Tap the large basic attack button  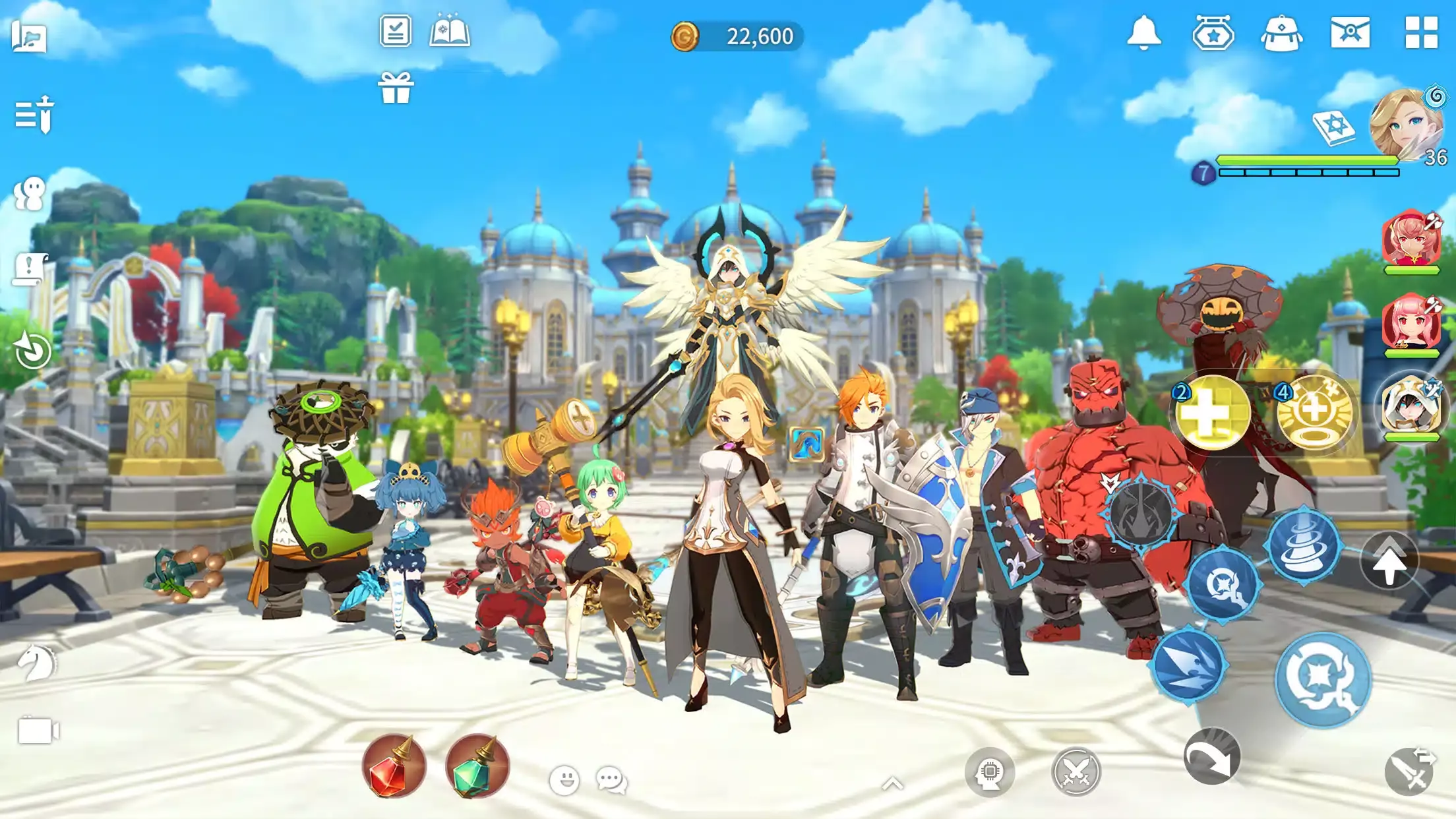point(1322,679)
